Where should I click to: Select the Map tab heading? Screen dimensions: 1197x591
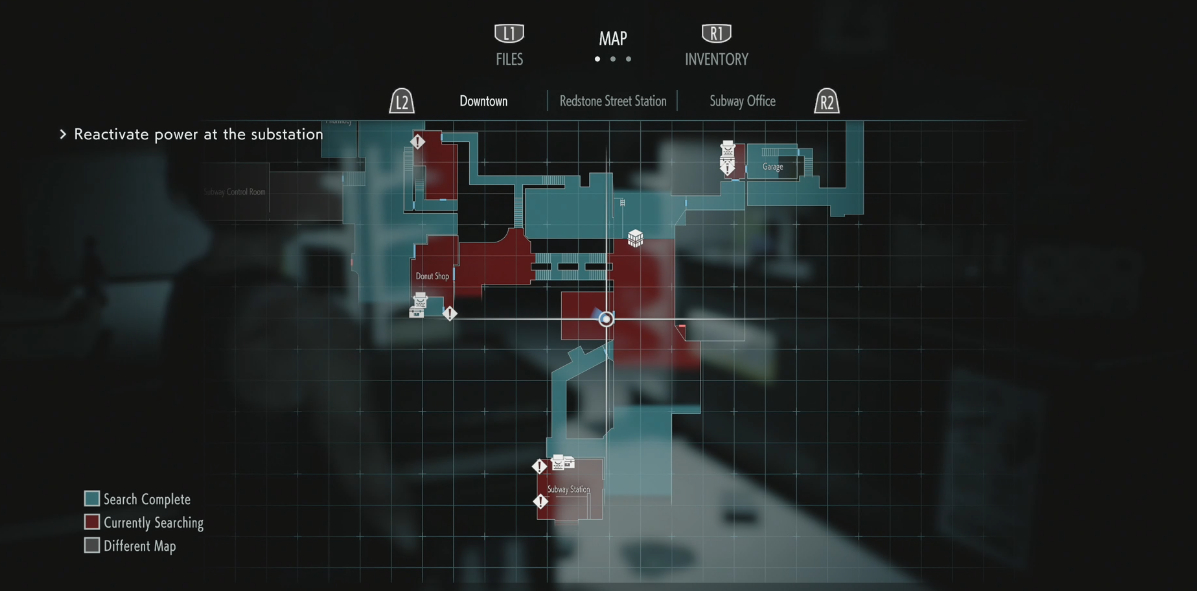613,39
